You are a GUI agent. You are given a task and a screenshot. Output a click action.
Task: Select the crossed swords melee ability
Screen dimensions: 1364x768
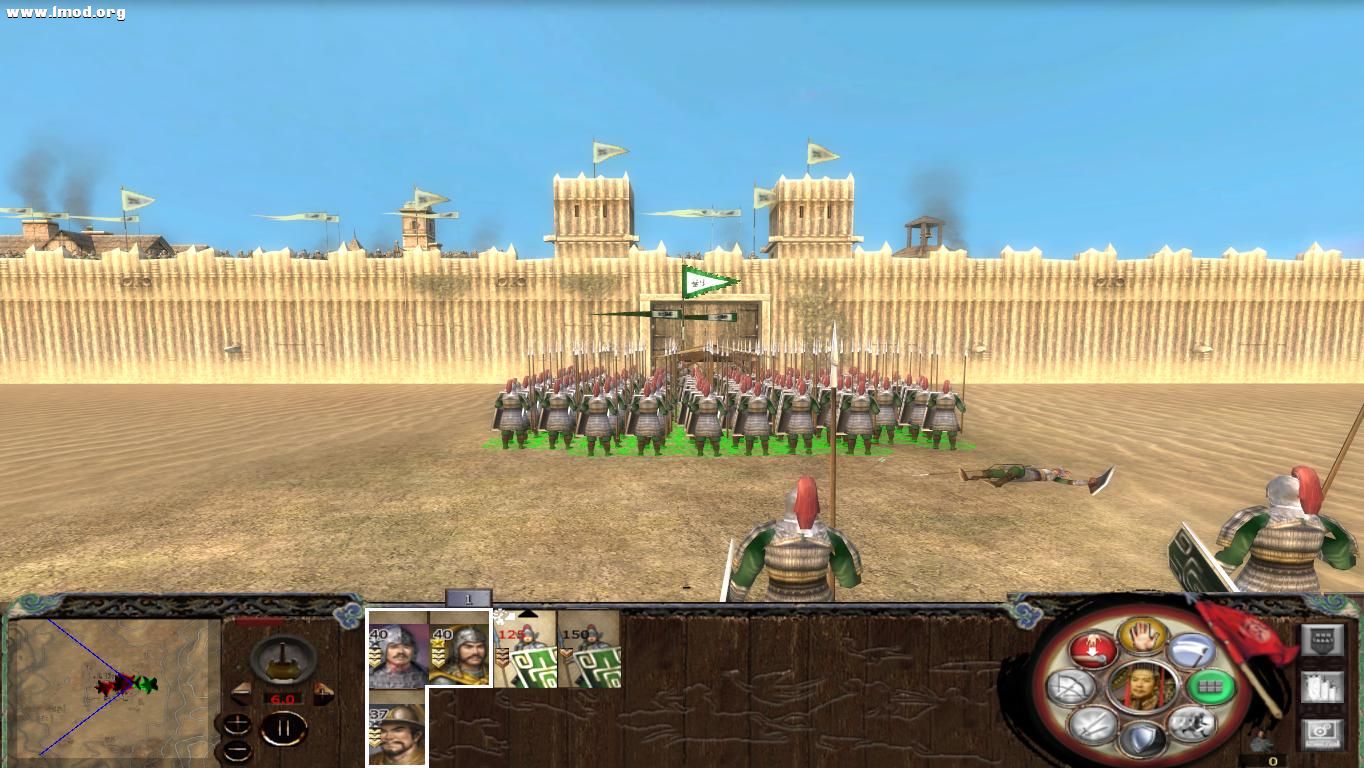coord(1089,726)
